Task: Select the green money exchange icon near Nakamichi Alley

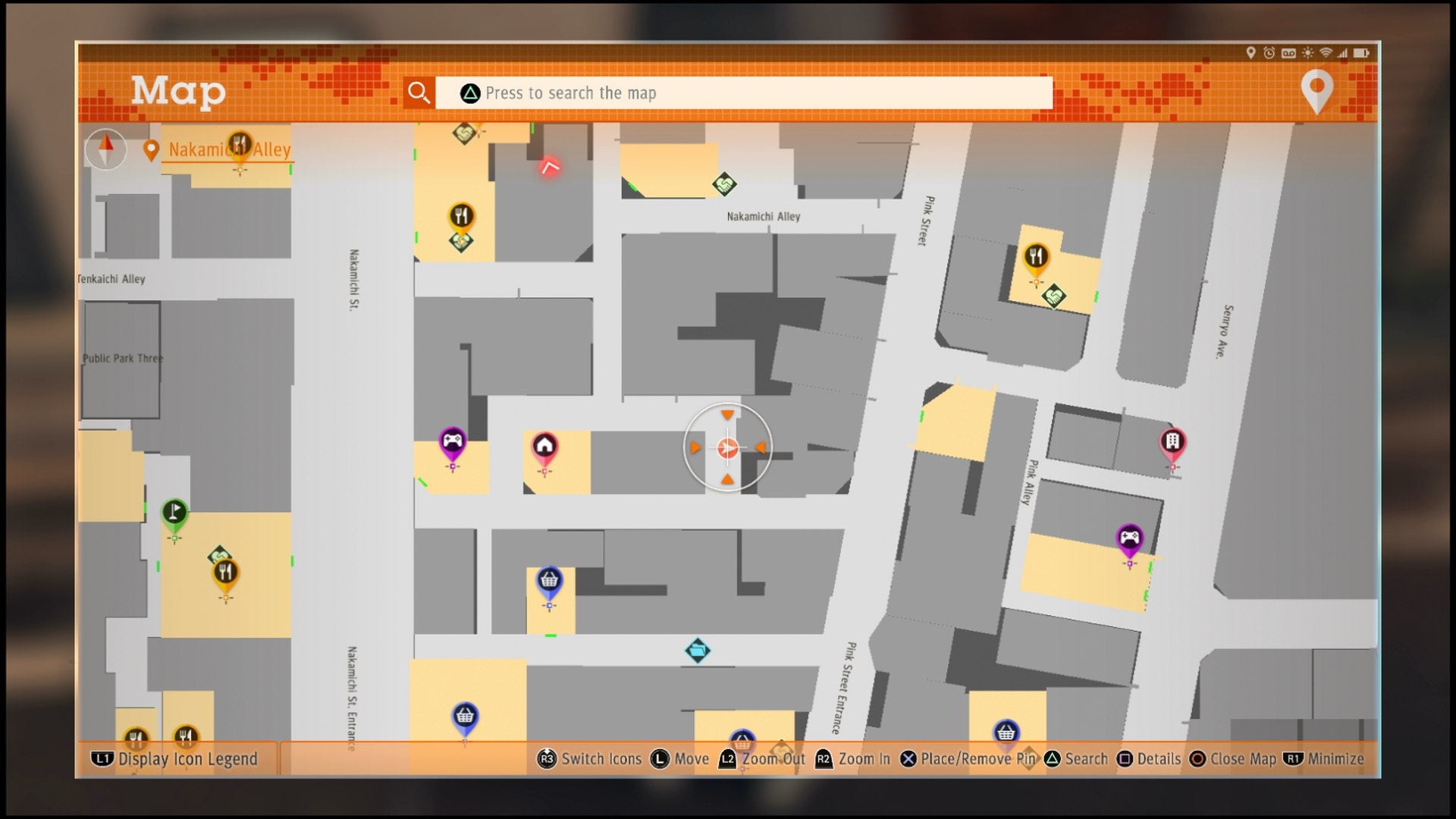Action: pyautogui.click(x=723, y=184)
